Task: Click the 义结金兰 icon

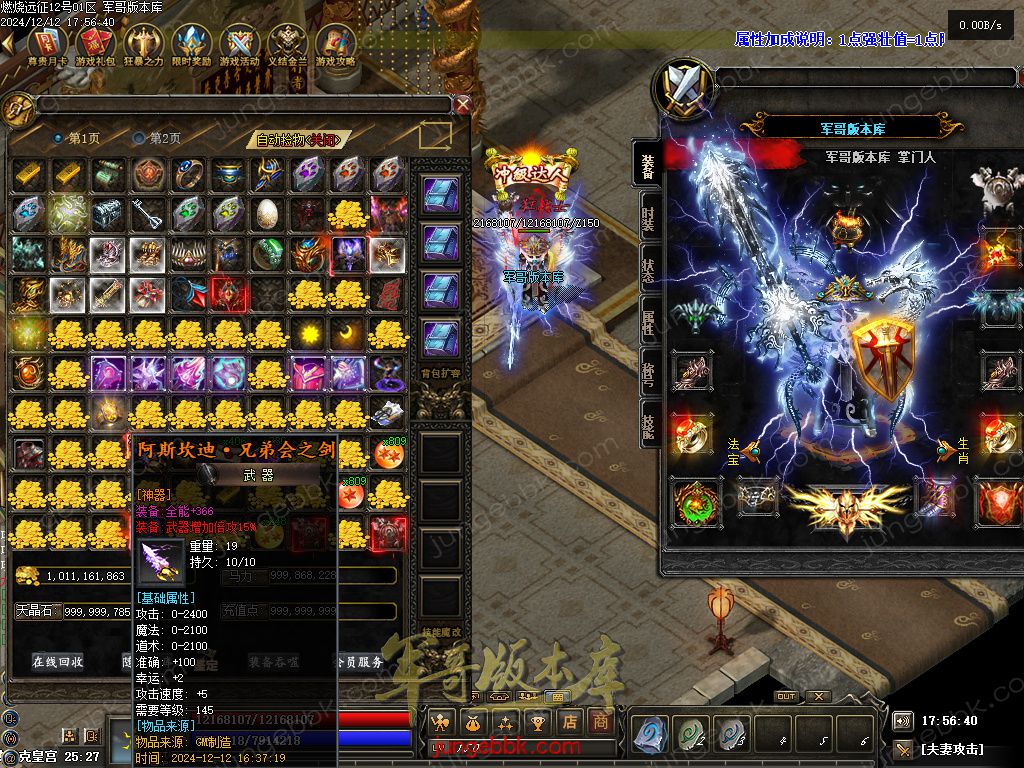Action: [289, 45]
